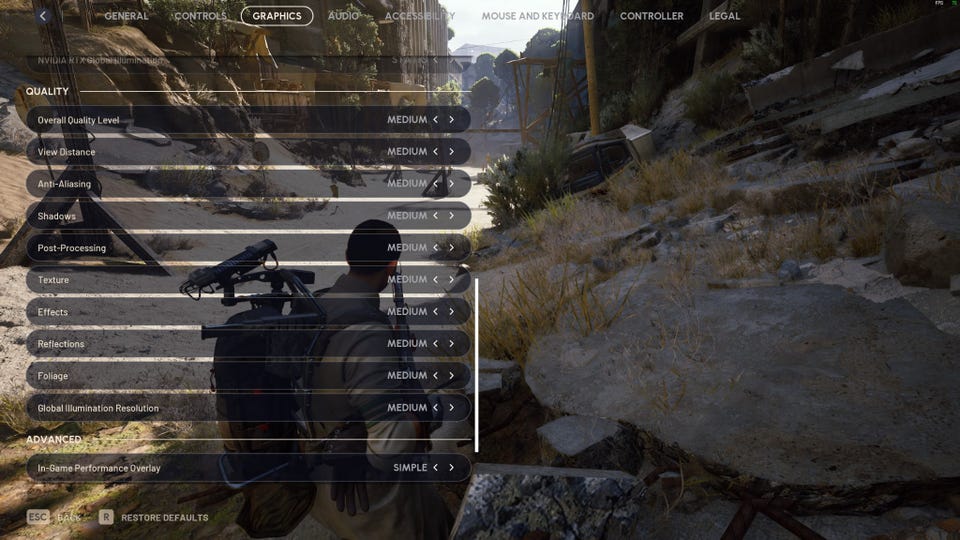The height and width of the screenshot is (540, 960).
Task: Raise Post-Processing using the right arrow
Action: click(x=451, y=248)
